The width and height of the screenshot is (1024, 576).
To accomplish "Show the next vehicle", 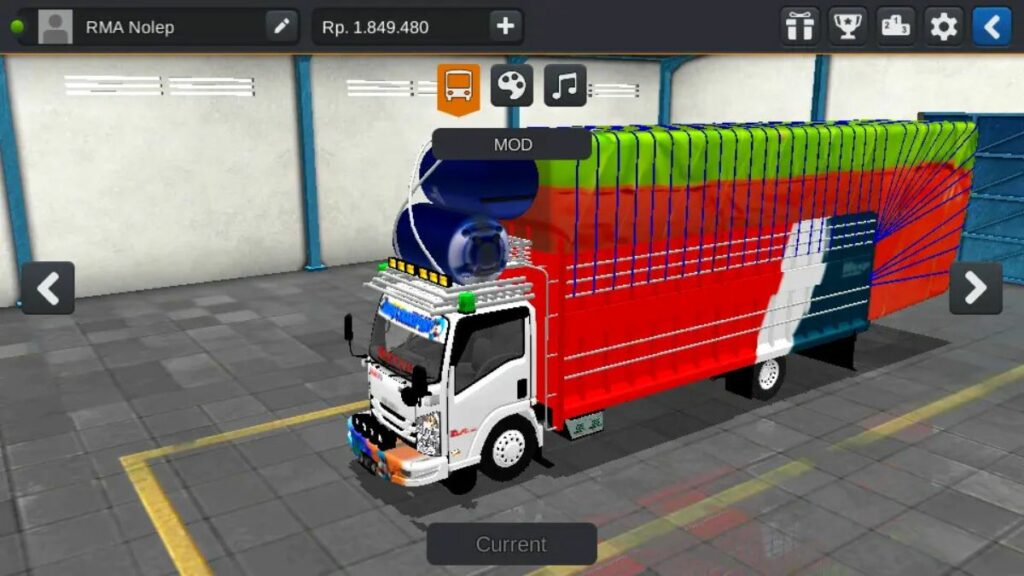I will click(975, 288).
